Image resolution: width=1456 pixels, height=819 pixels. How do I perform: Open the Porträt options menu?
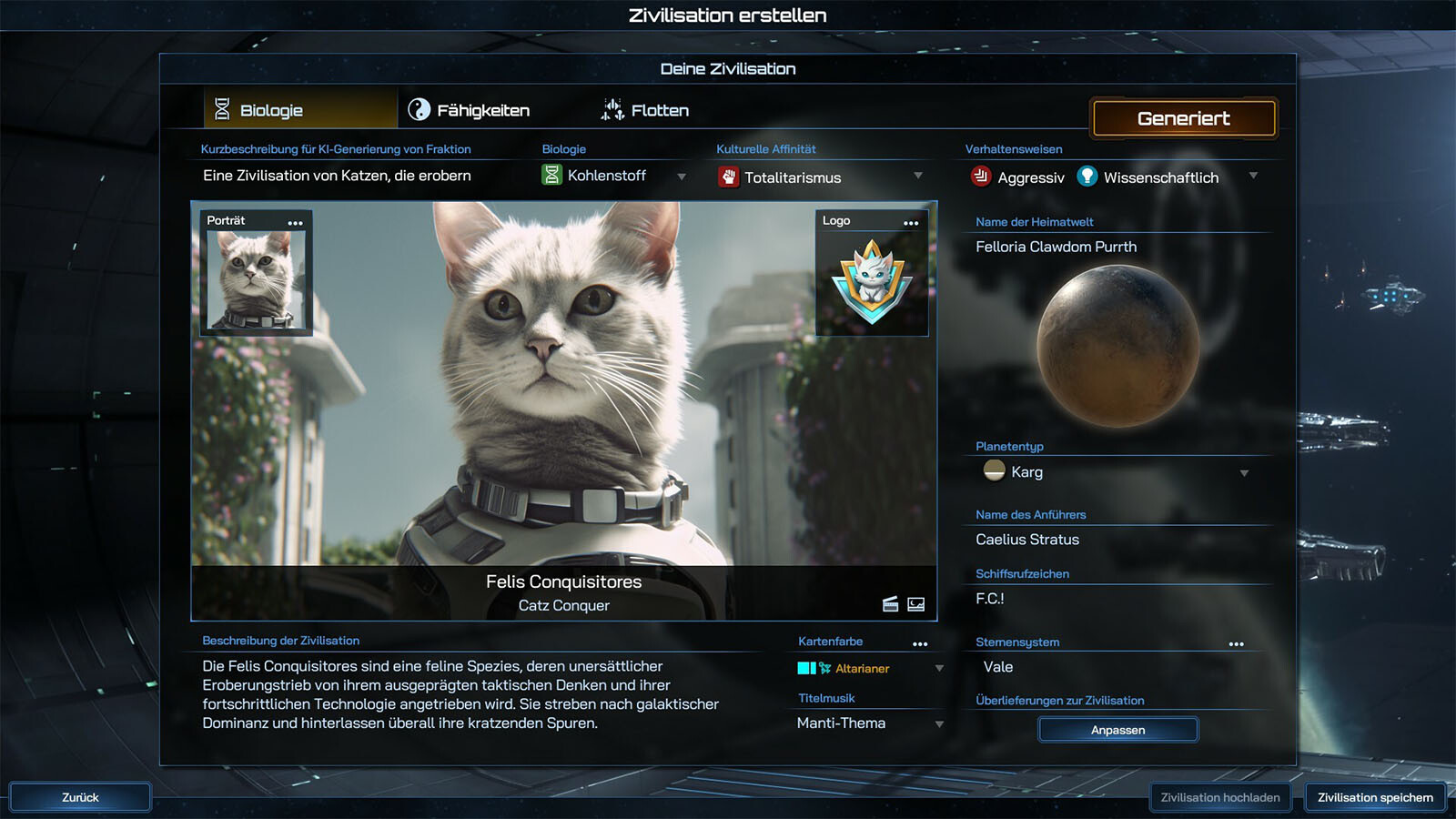coord(295,223)
